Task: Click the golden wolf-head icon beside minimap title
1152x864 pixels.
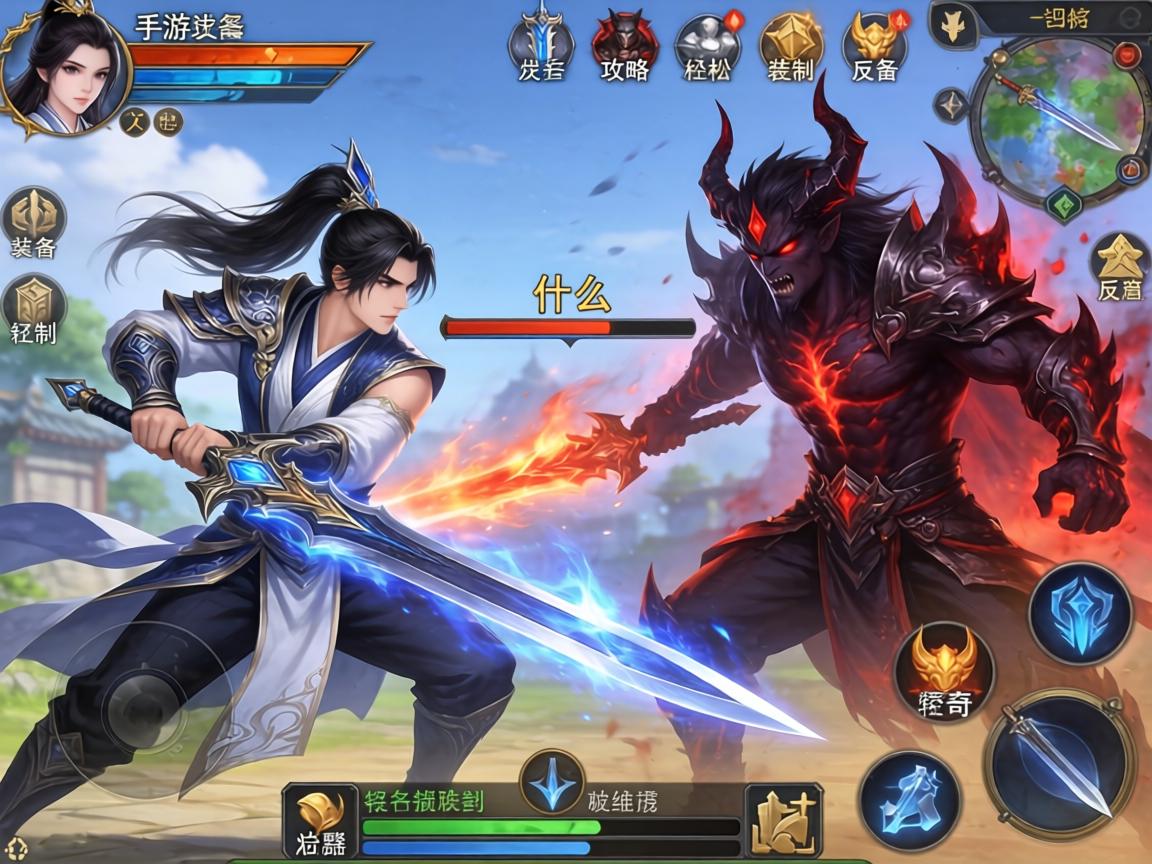Action: 953,25
